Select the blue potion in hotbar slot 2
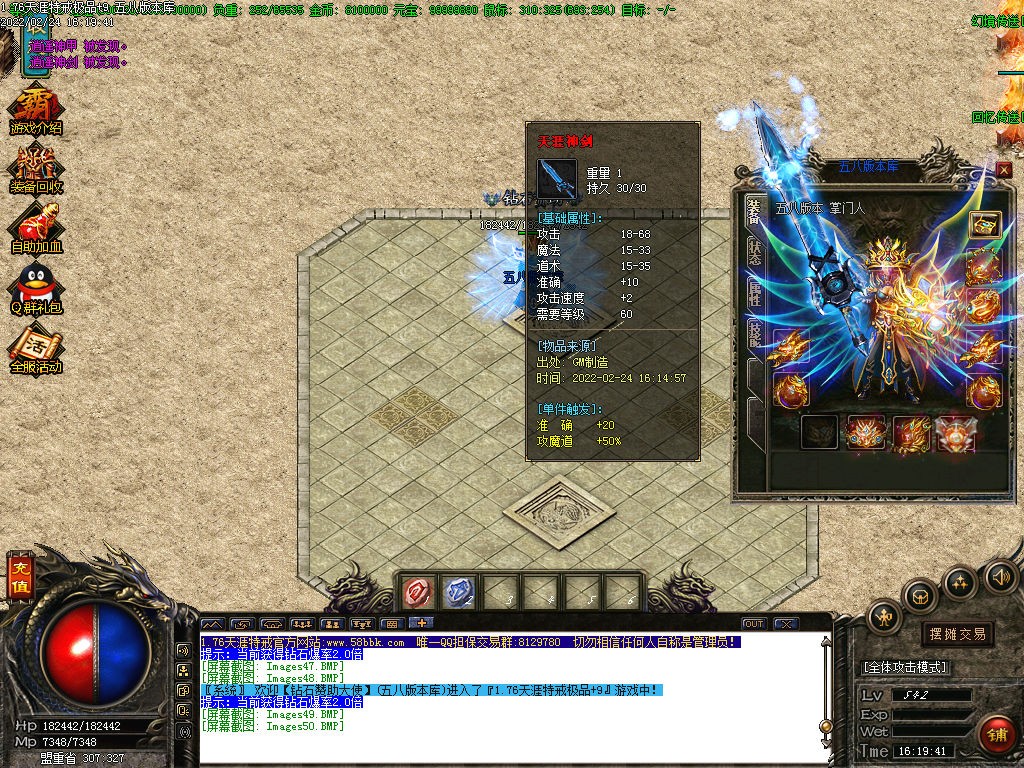Image resolution: width=1024 pixels, height=768 pixels. click(458, 593)
